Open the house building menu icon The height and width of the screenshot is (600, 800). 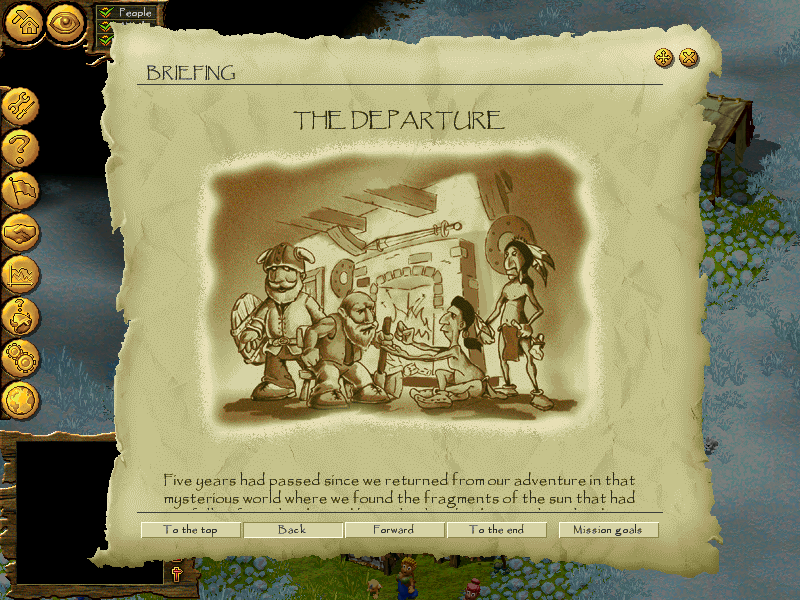(24, 22)
